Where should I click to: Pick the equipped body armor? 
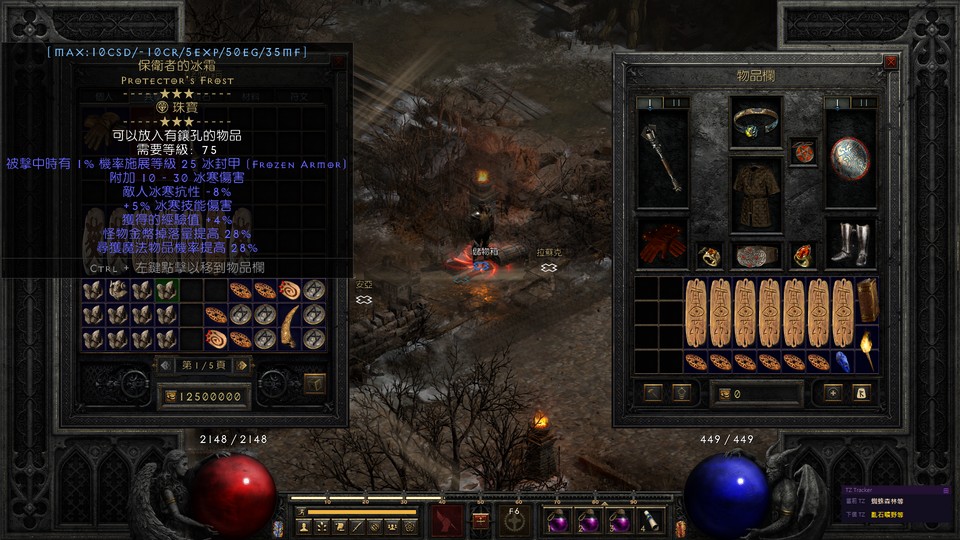coord(756,194)
